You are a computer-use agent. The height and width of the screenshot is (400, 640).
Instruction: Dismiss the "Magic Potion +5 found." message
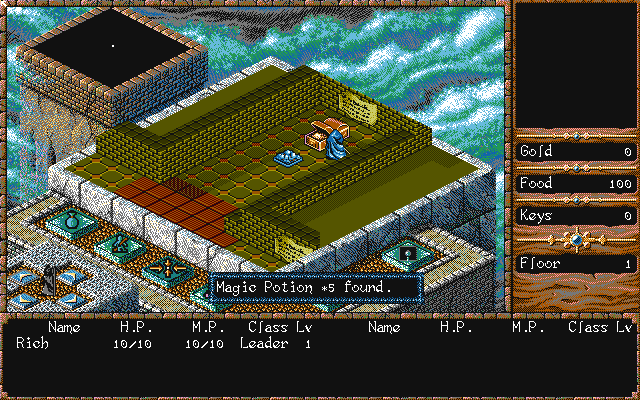click(x=315, y=287)
